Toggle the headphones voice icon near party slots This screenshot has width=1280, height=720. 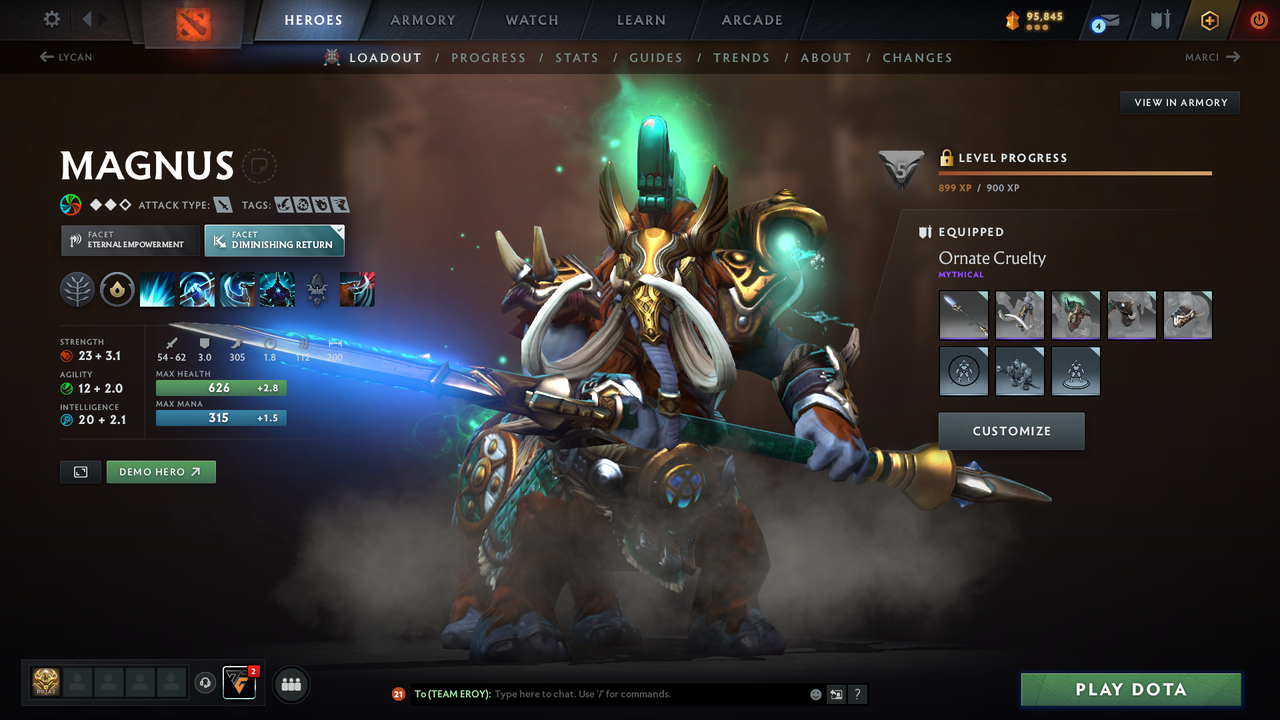pyautogui.click(x=207, y=682)
